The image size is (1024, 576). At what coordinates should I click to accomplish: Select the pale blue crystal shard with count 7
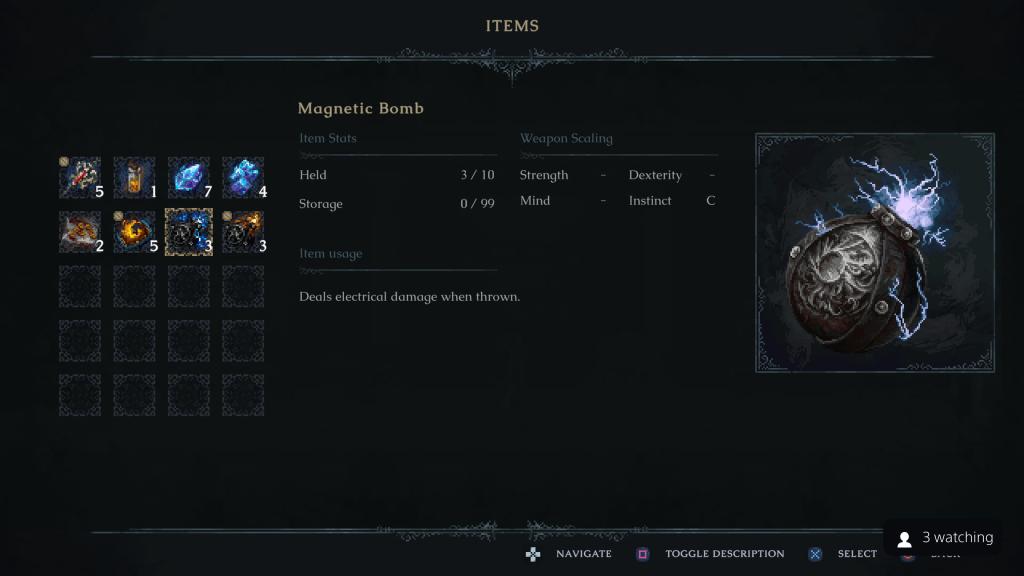pos(188,177)
